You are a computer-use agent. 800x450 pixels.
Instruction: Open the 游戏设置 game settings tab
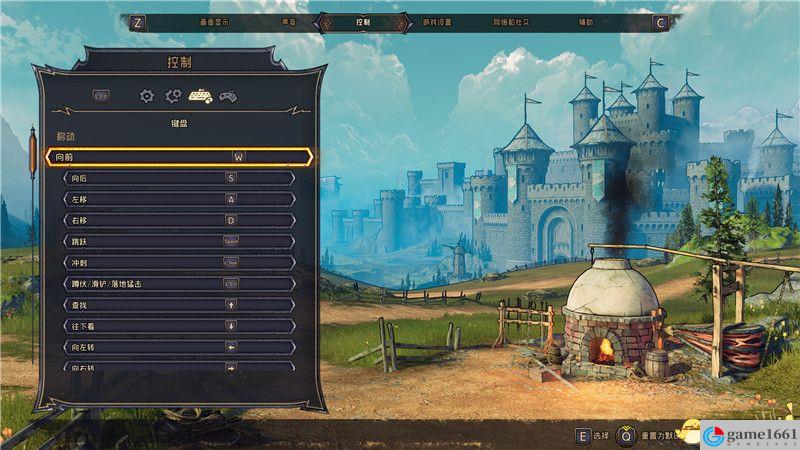click(437, 22)
